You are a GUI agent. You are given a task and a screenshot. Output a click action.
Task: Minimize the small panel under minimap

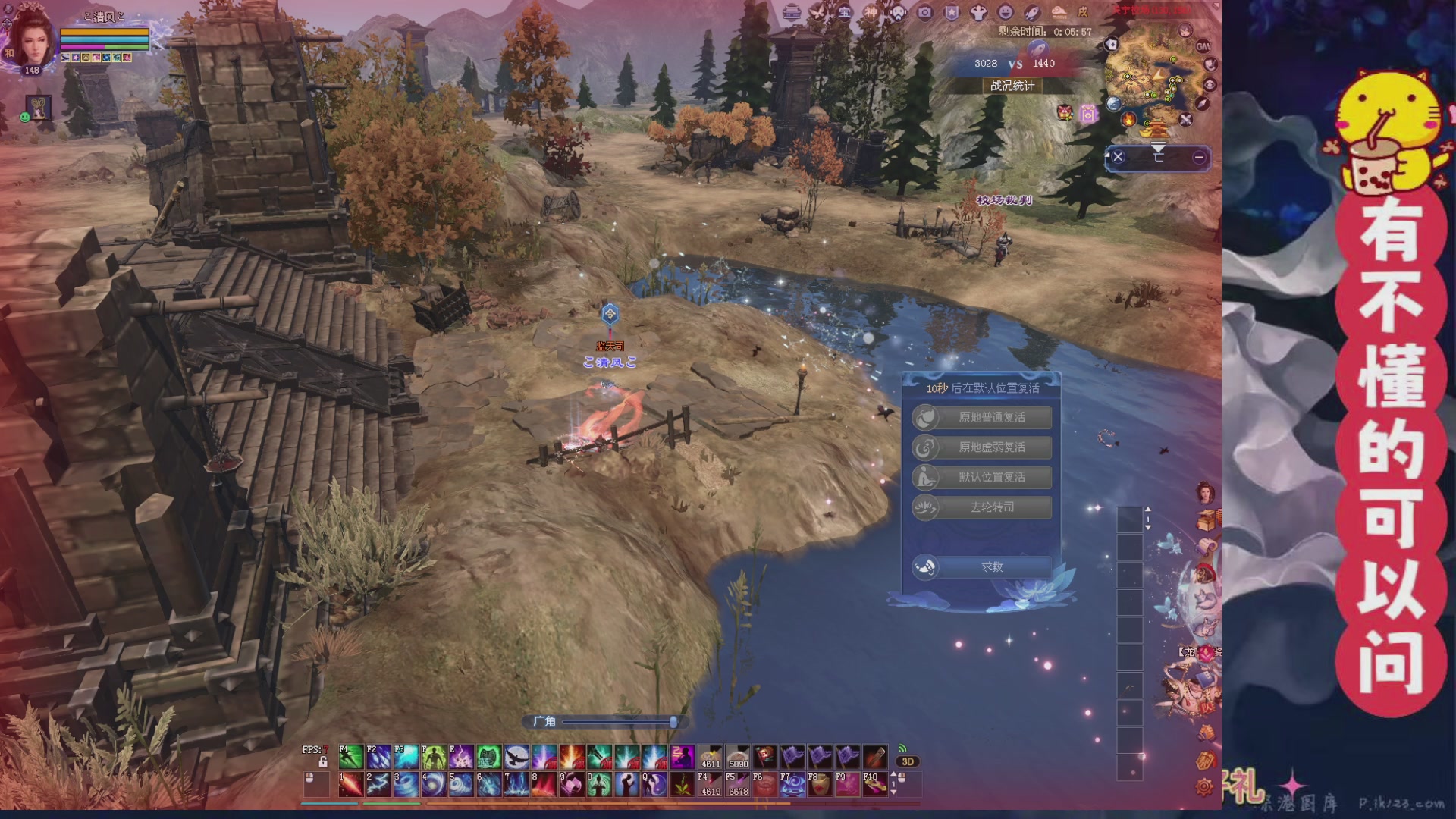click(1199, 157)
